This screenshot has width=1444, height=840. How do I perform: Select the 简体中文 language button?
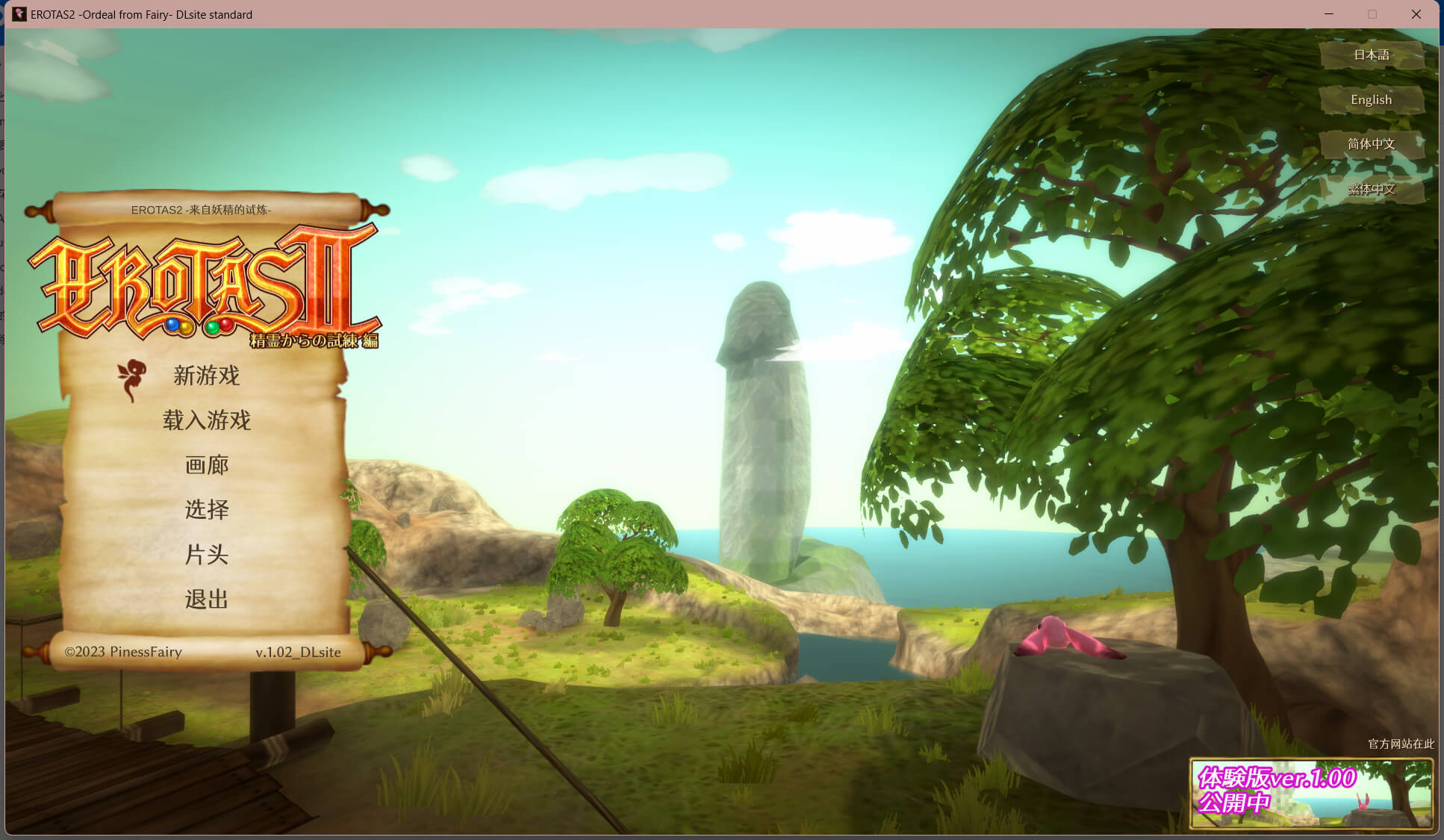coord(1371,144)
